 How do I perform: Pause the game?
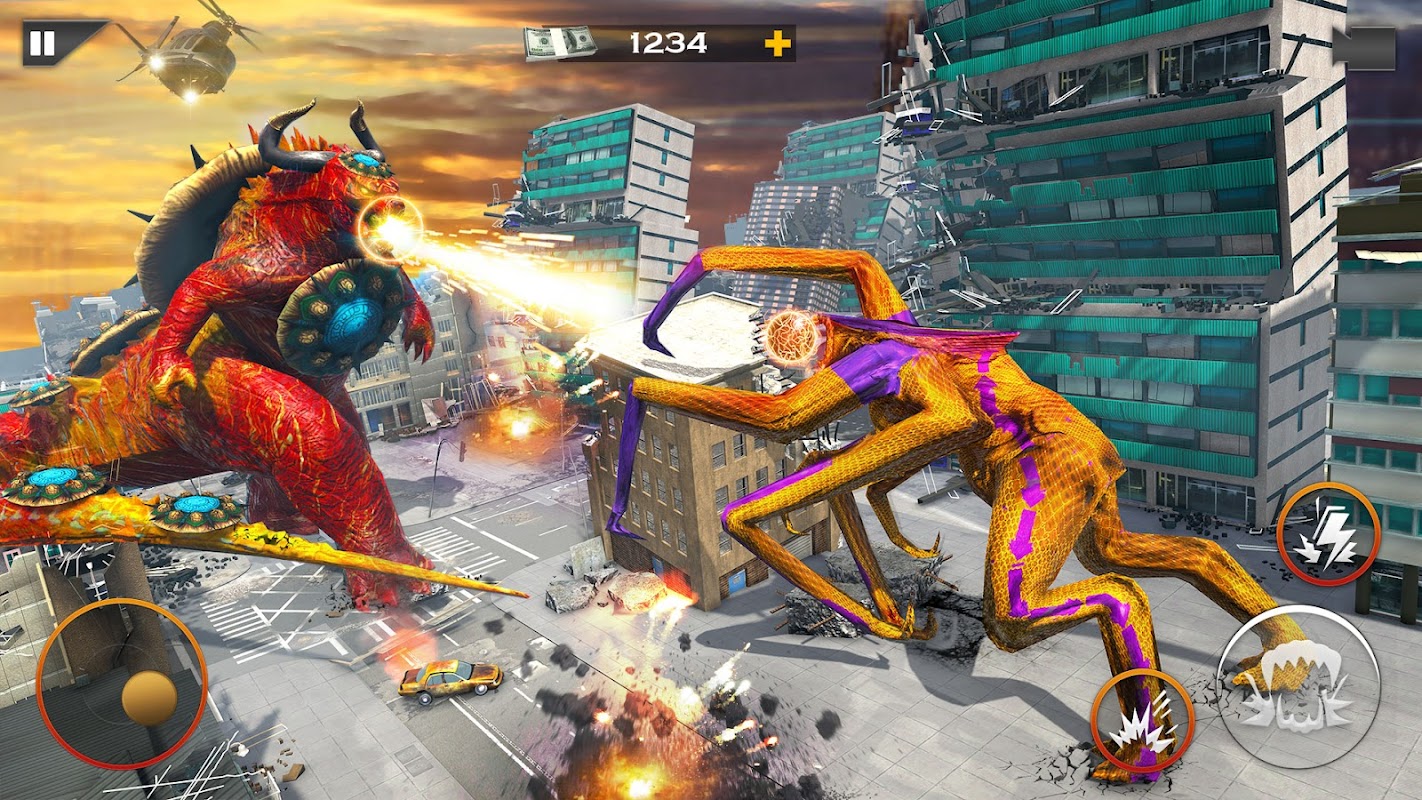[x=42, y=43]
